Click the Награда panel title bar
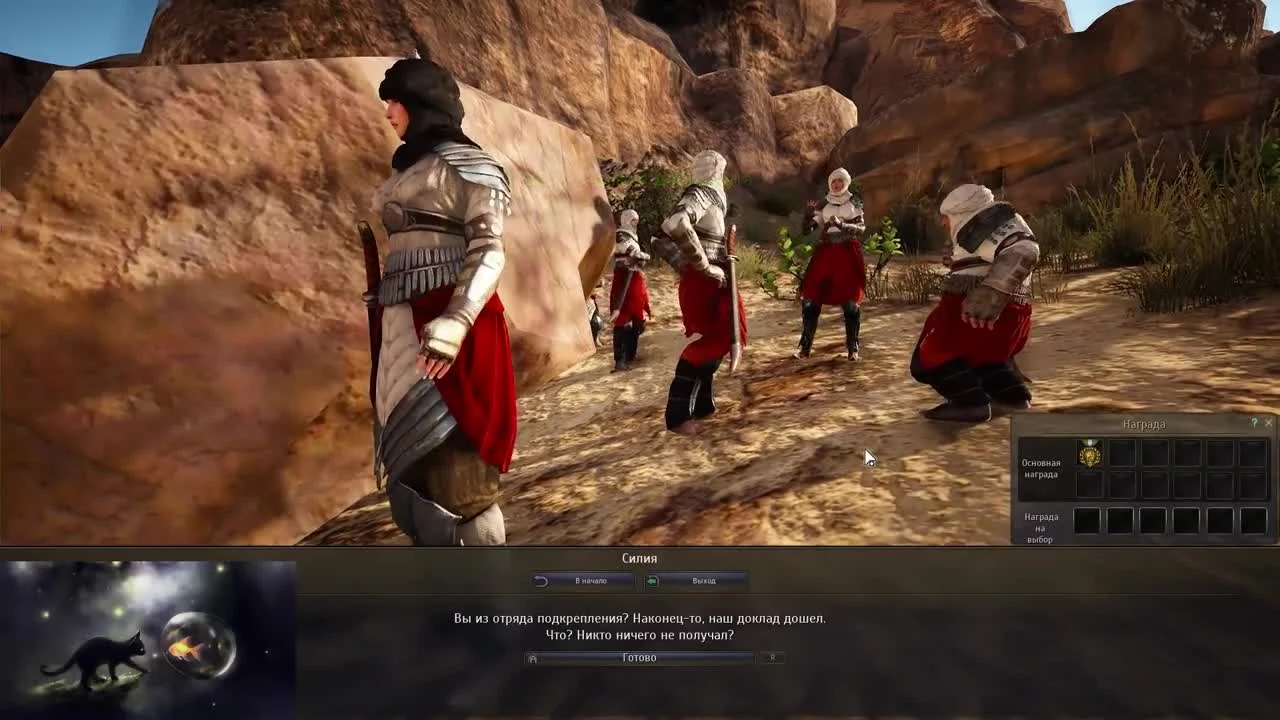The height and width of the screenshot is (720, 1280). (x=1144, y=423)
